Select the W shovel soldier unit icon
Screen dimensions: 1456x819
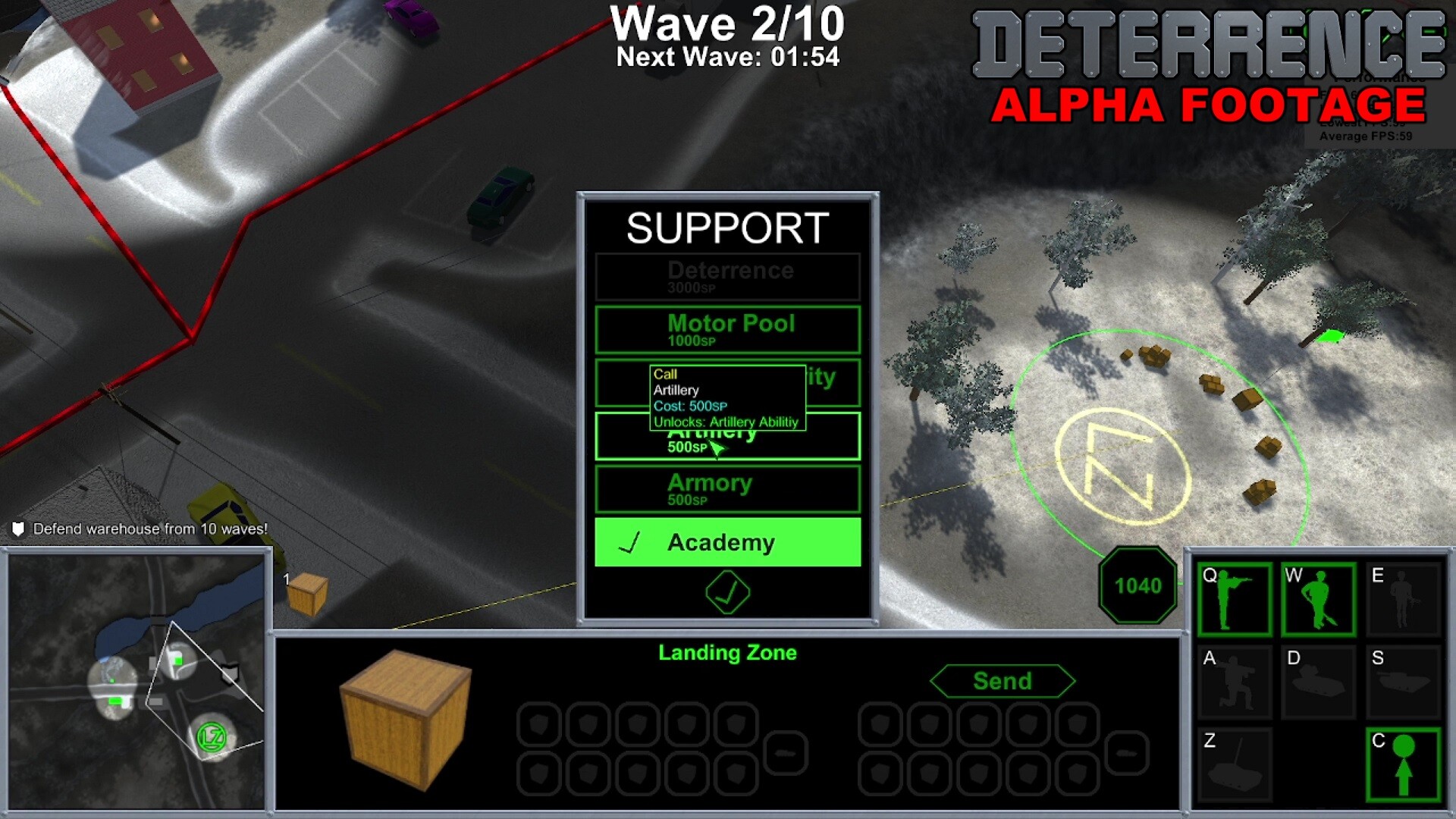coord(1319,599)
